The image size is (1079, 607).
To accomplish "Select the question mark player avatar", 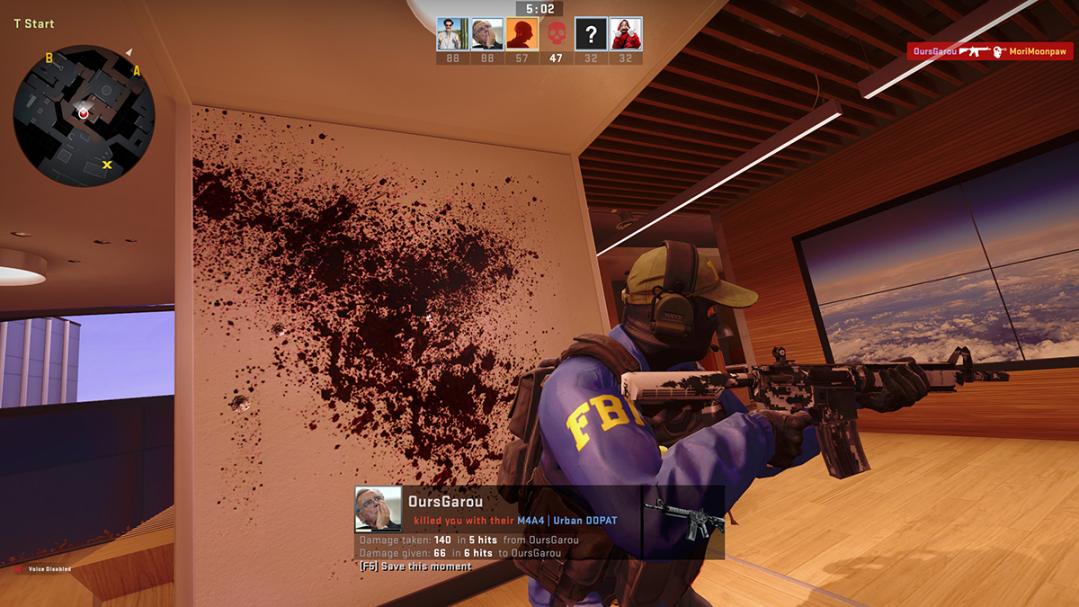I will tap(591, 34).
